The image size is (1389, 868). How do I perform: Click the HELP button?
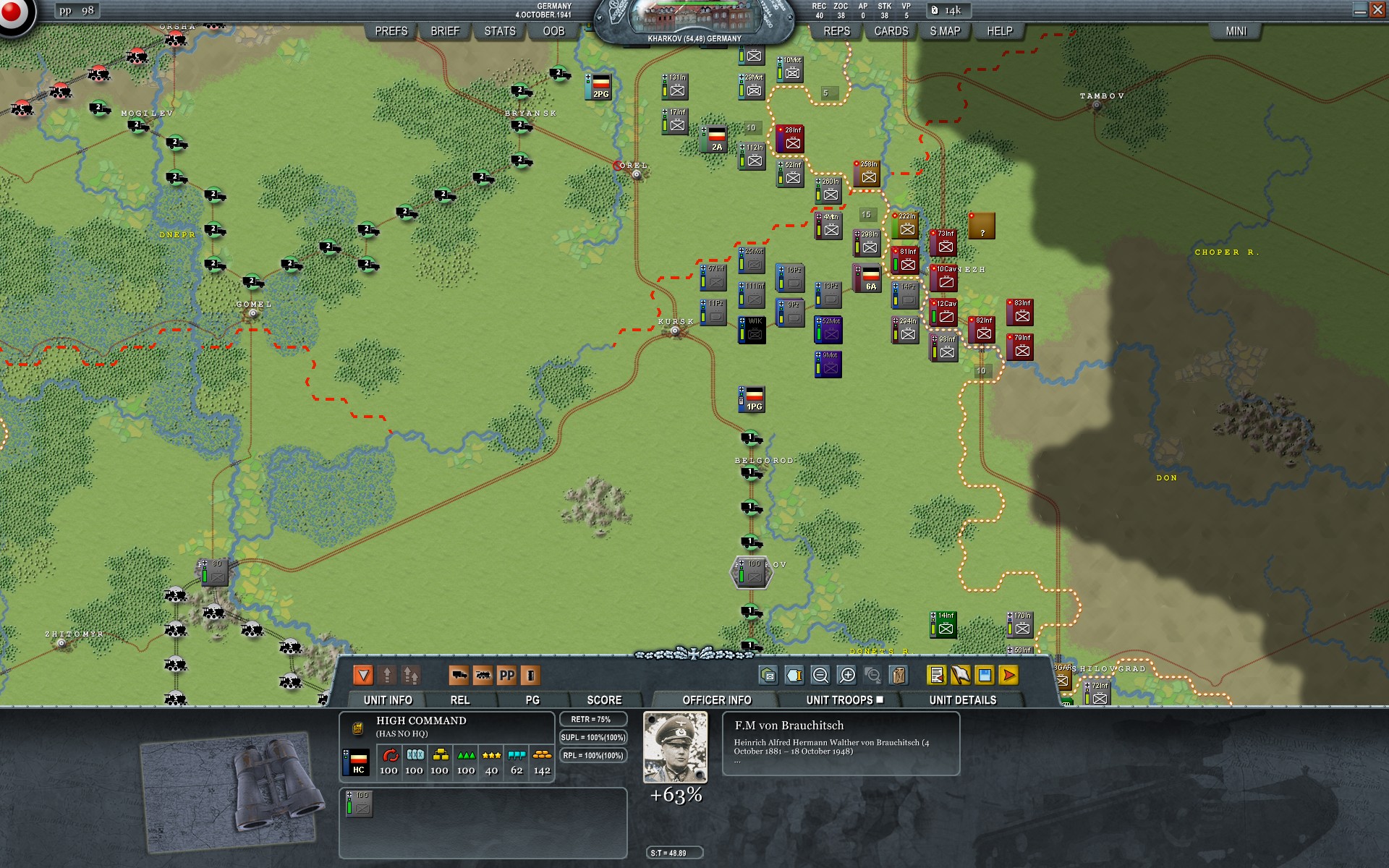pos(998,32)
